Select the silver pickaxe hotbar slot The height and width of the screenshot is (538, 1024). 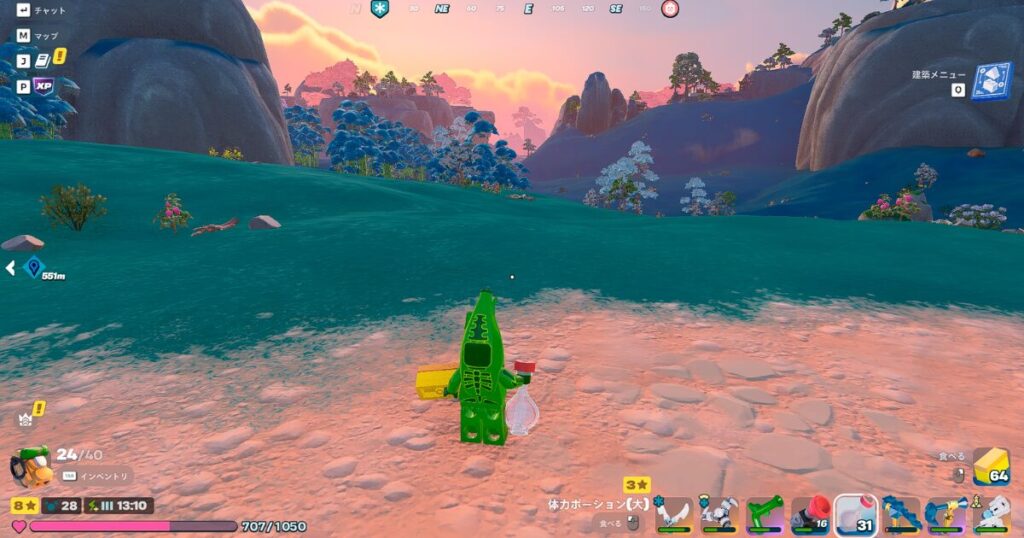click(x=719, y=513)
